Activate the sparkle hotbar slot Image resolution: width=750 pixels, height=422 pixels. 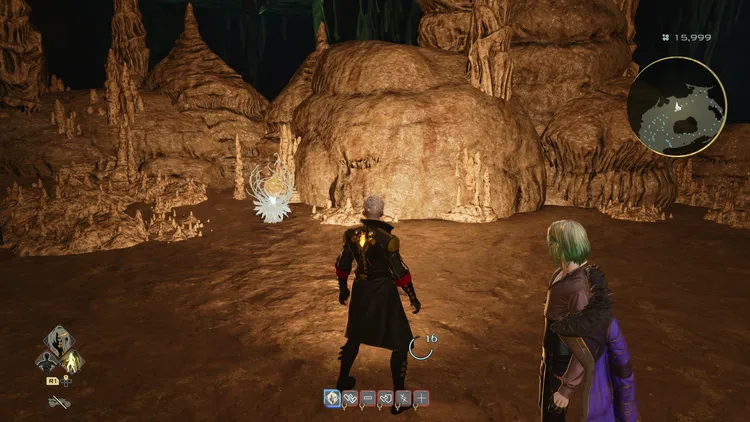404,398
